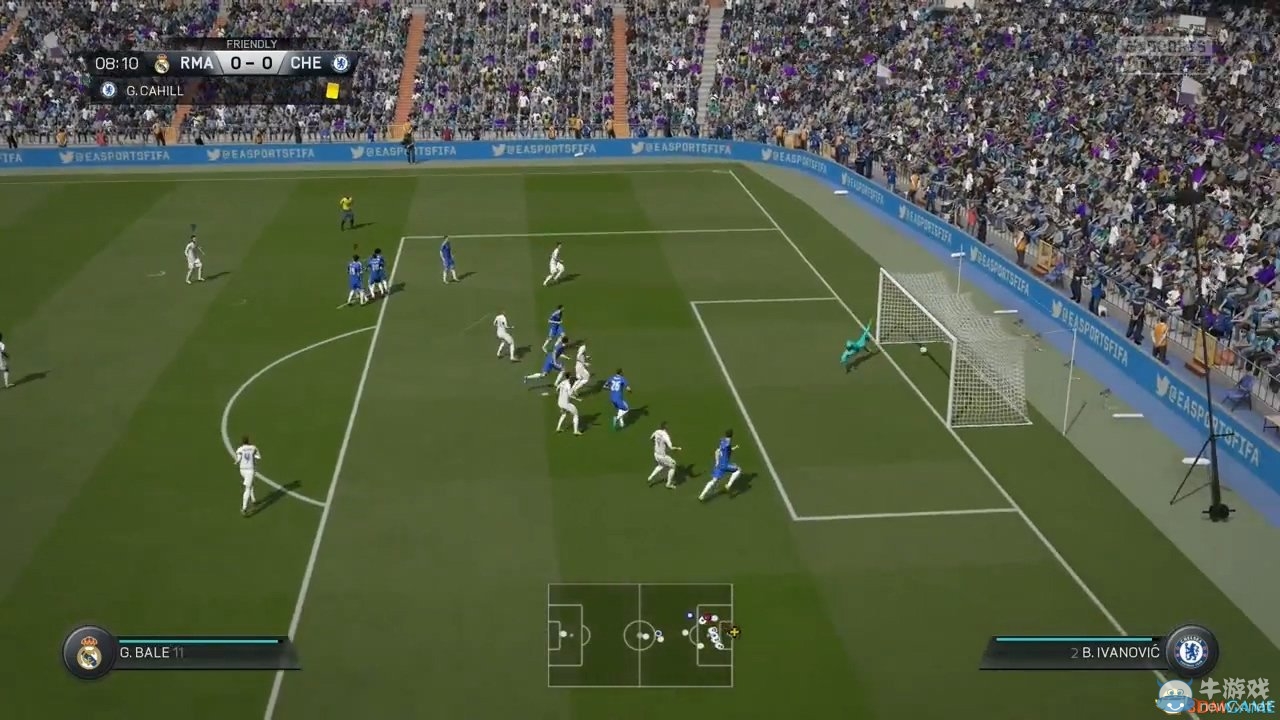Click the Chelsea badge beside G. Cahill's name
This screenshot has width=1280, height=720.
(108, 90)
